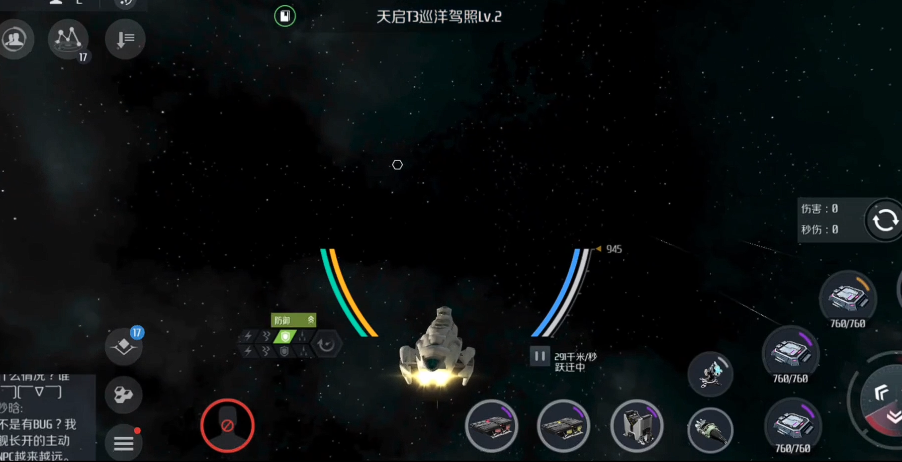The image size is (902, 462).
Task: Click the circular arrow reset hexagon
Action: [x=327, y=344]
